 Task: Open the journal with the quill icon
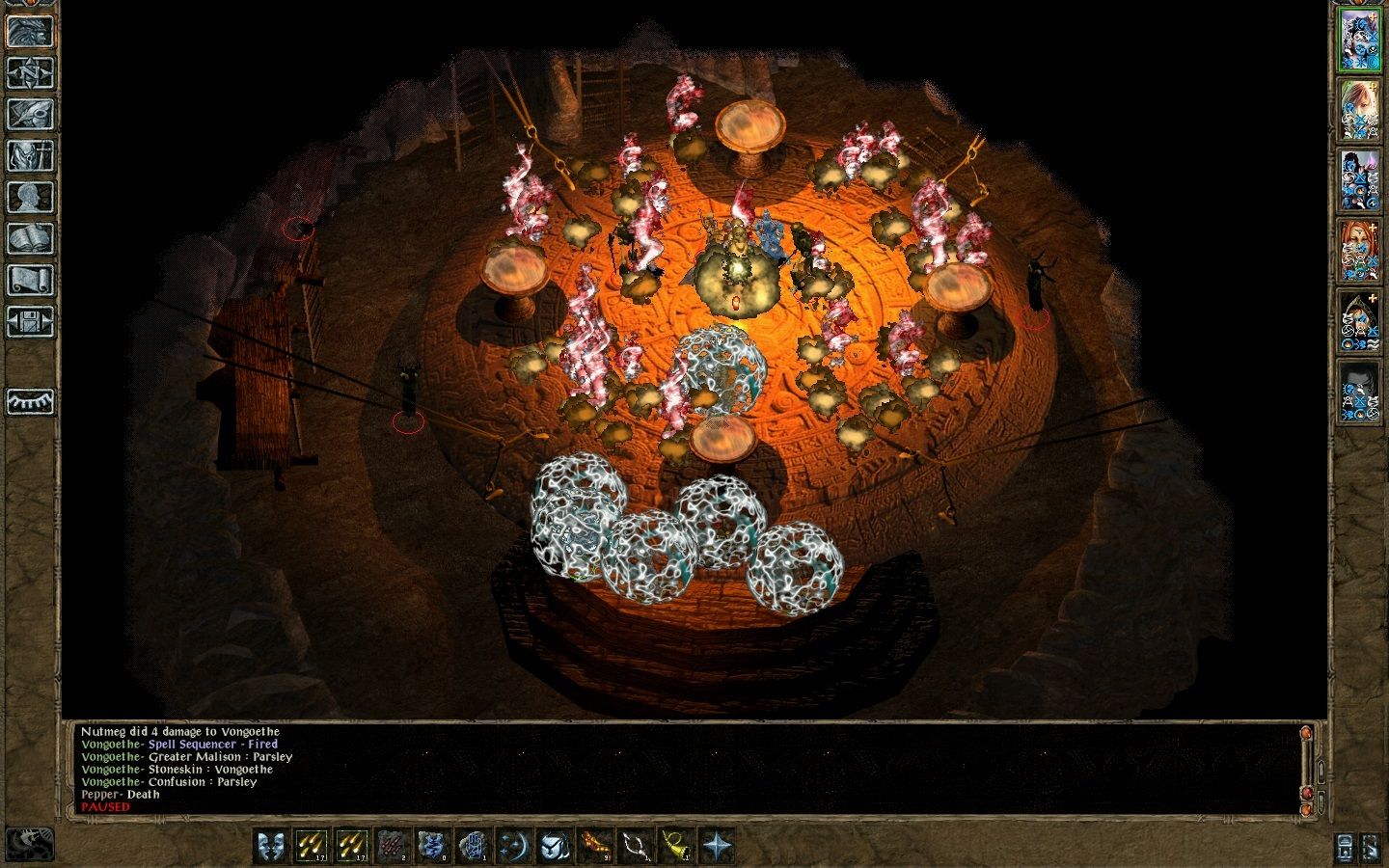[30, 114]
